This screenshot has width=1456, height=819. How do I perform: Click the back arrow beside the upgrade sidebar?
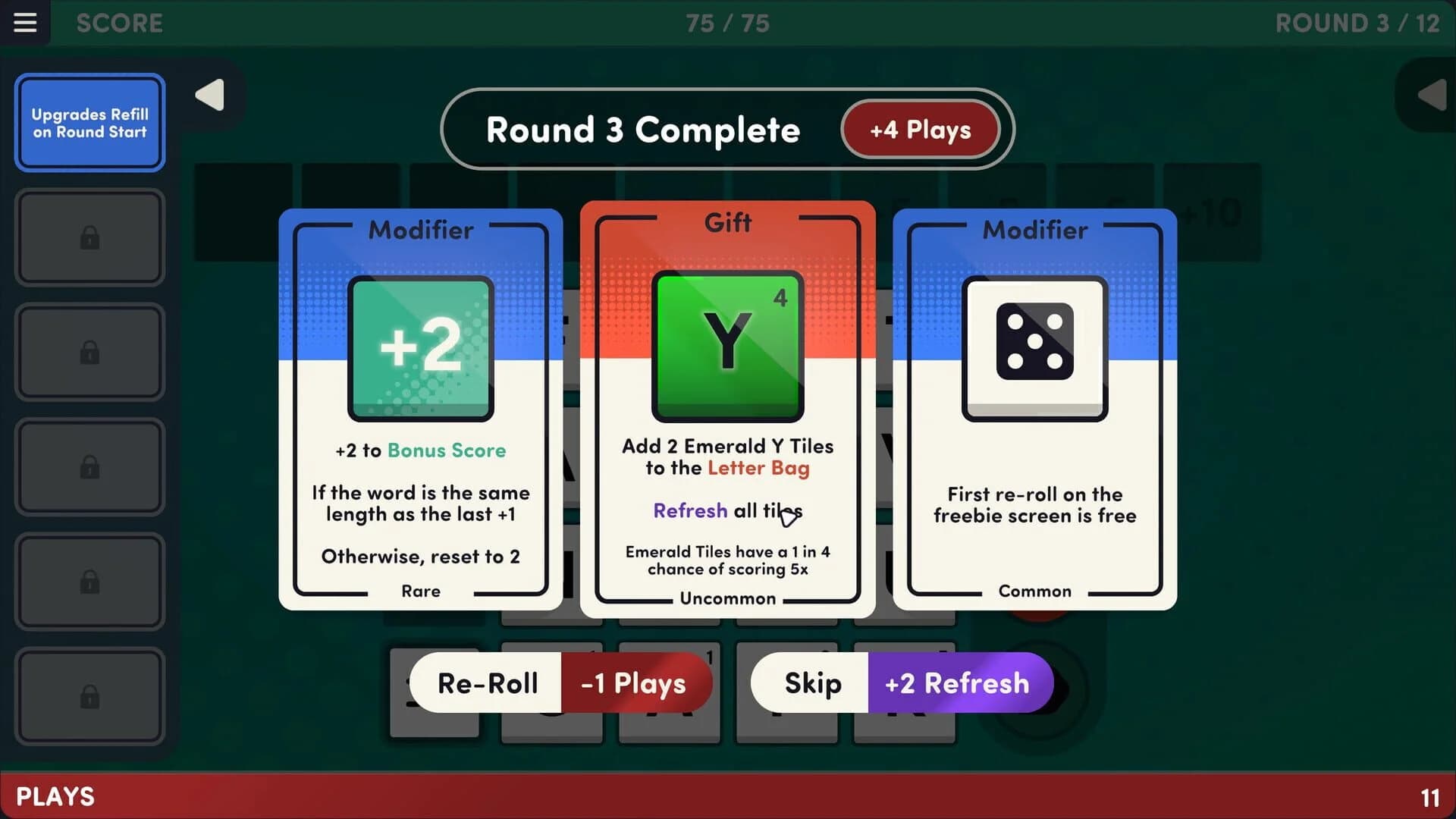(209, 95)
